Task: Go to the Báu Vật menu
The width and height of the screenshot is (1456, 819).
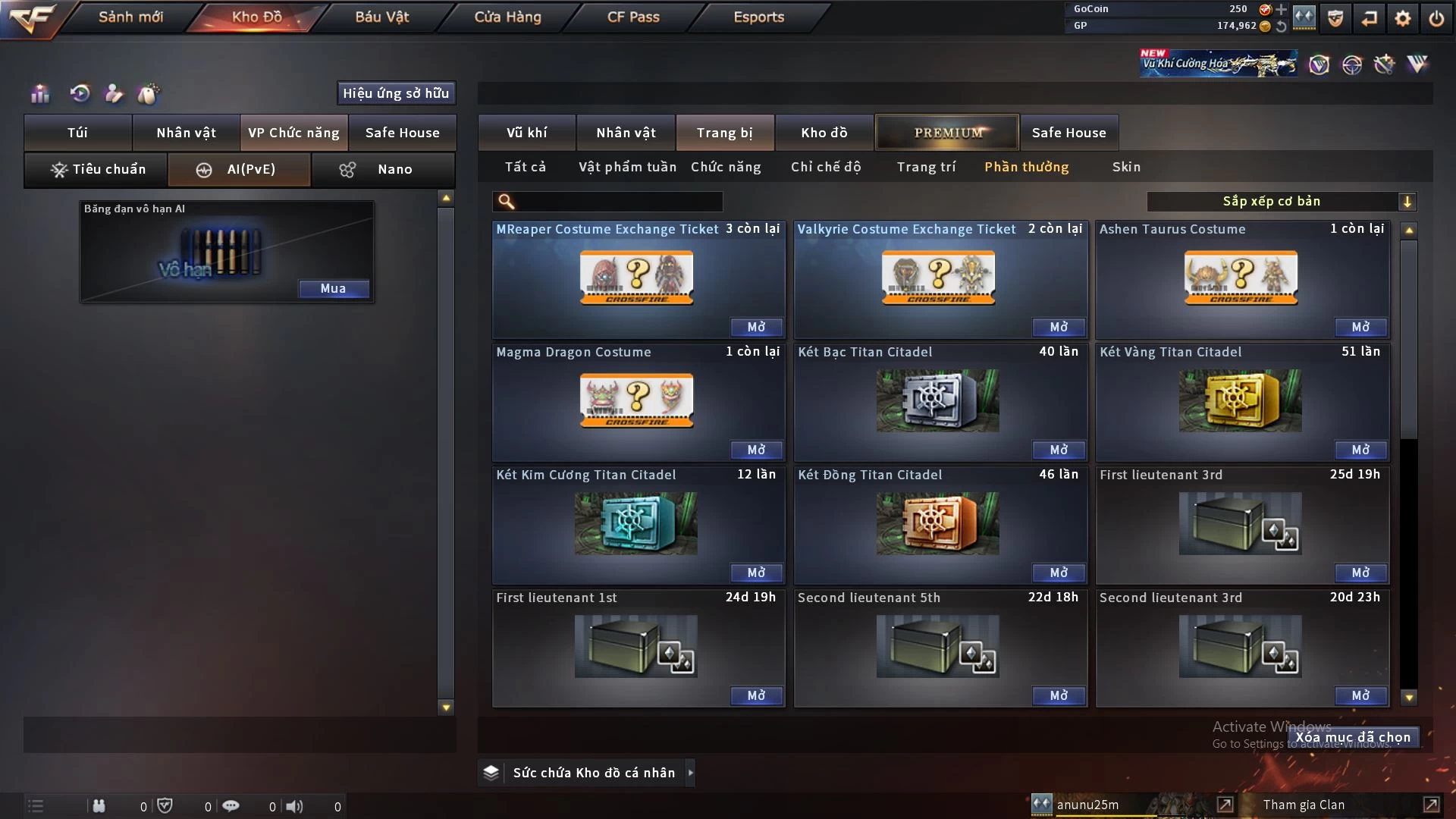Action: 381,17
